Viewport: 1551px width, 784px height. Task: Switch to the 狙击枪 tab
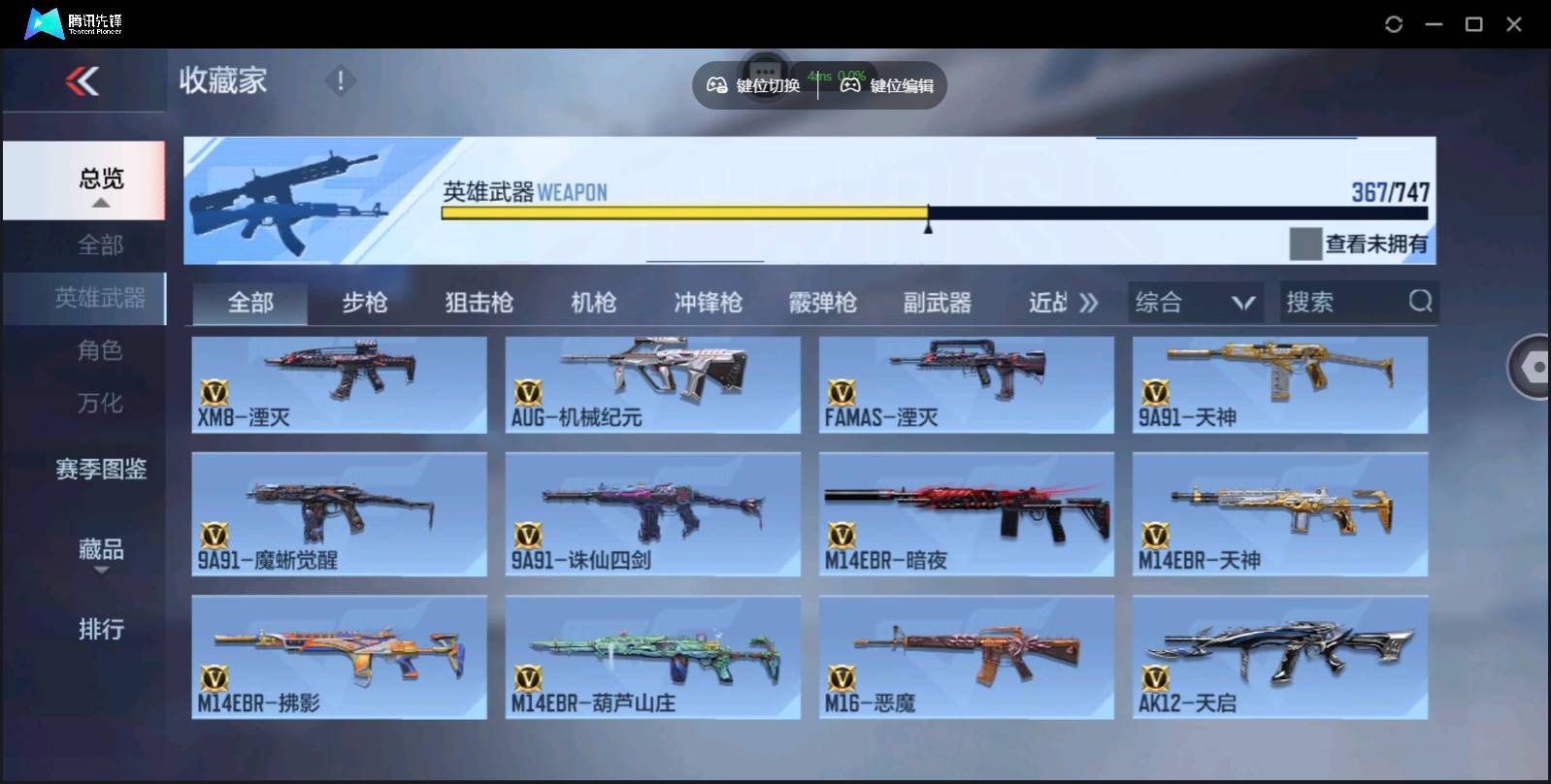coord(478,303)
